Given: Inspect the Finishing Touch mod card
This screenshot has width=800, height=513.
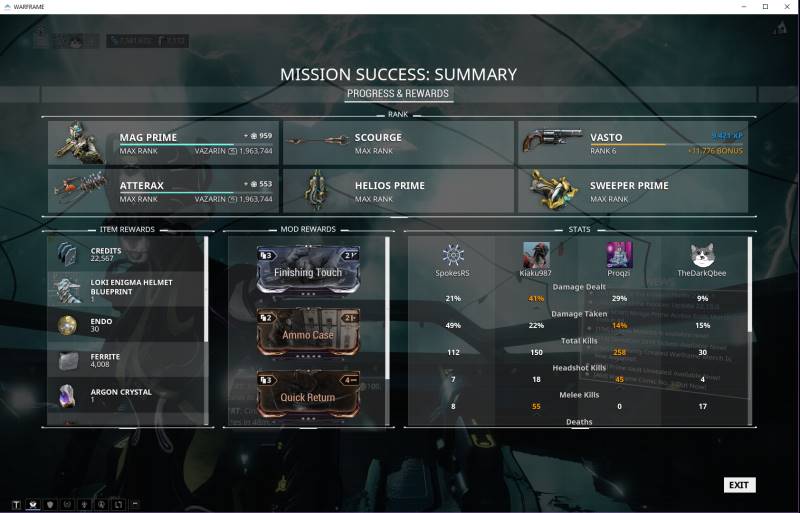Looking at the screenshot, I should pyautogui.click(x=308, y=271).
